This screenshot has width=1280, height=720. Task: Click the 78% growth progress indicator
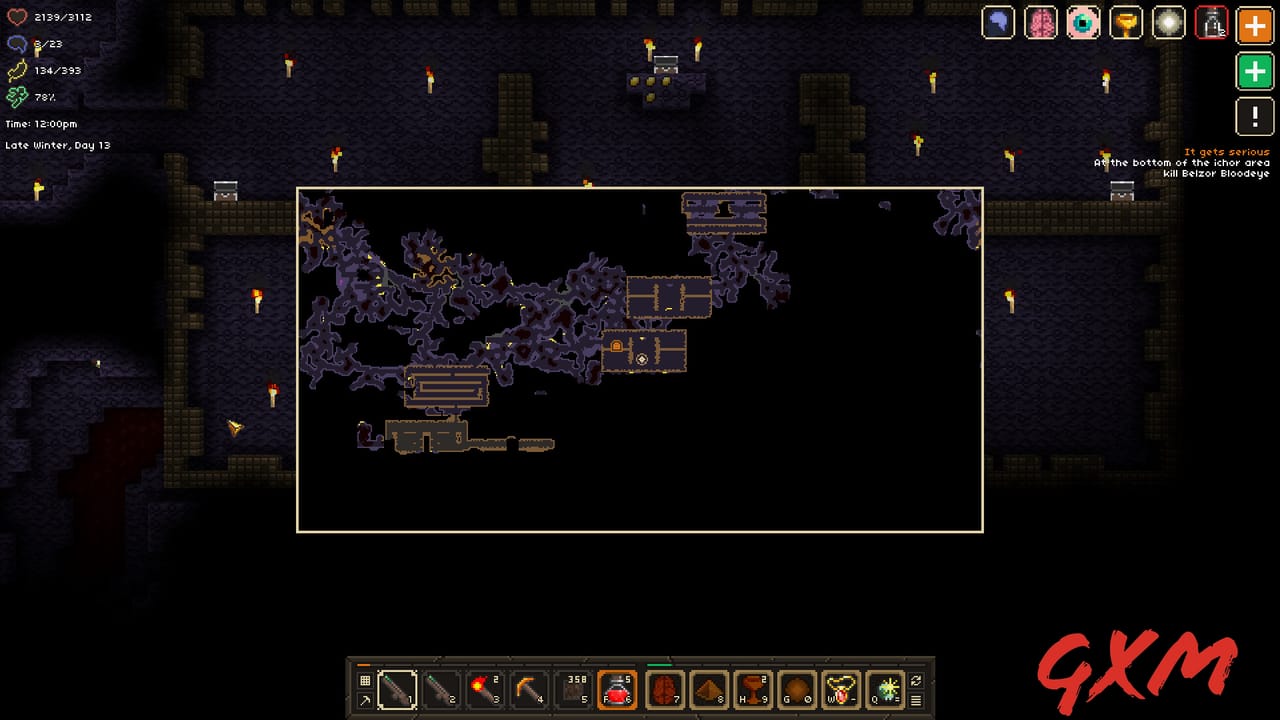point(30,97)
